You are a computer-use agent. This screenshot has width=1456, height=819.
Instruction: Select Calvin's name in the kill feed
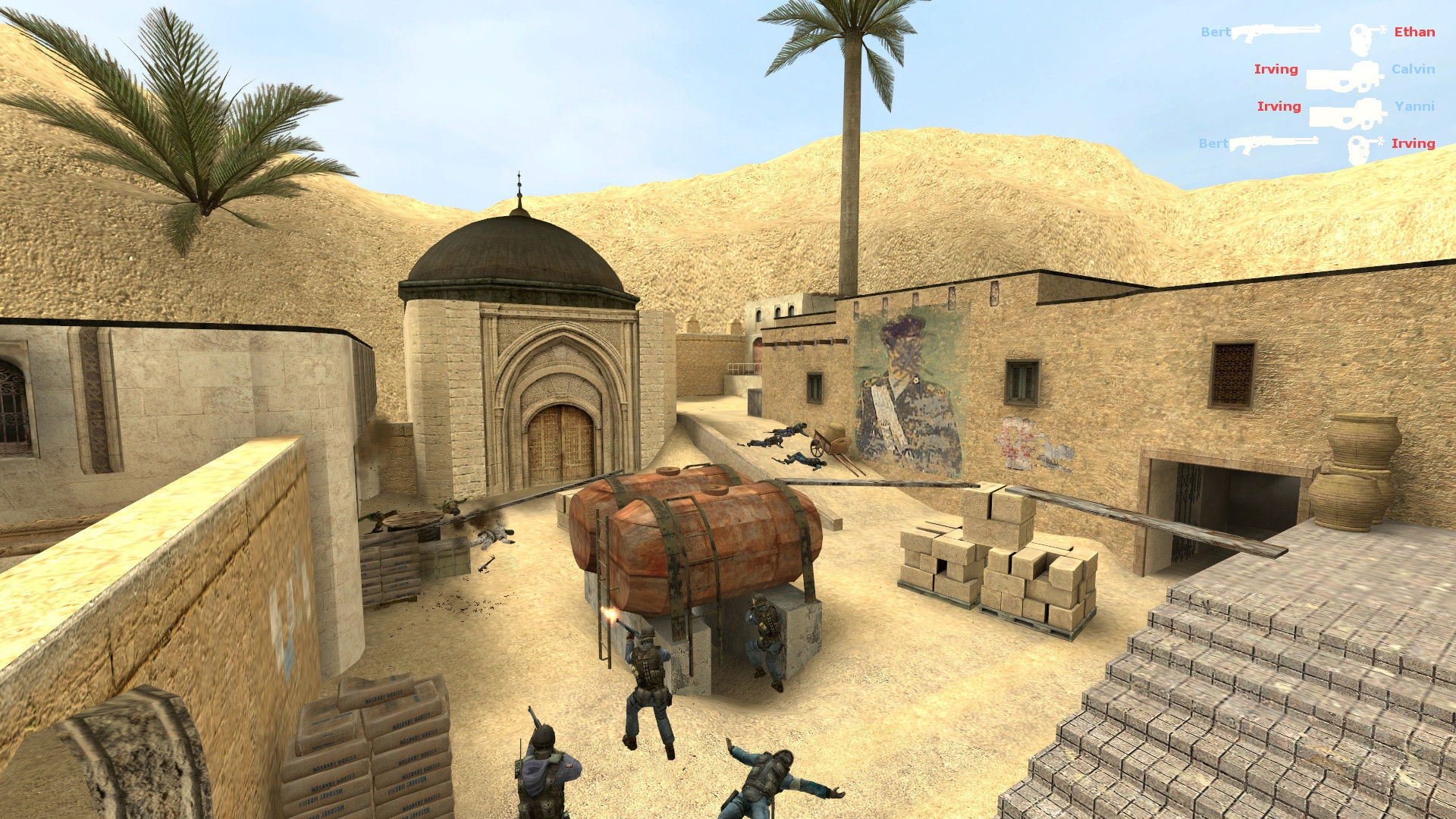[1413, 69]
